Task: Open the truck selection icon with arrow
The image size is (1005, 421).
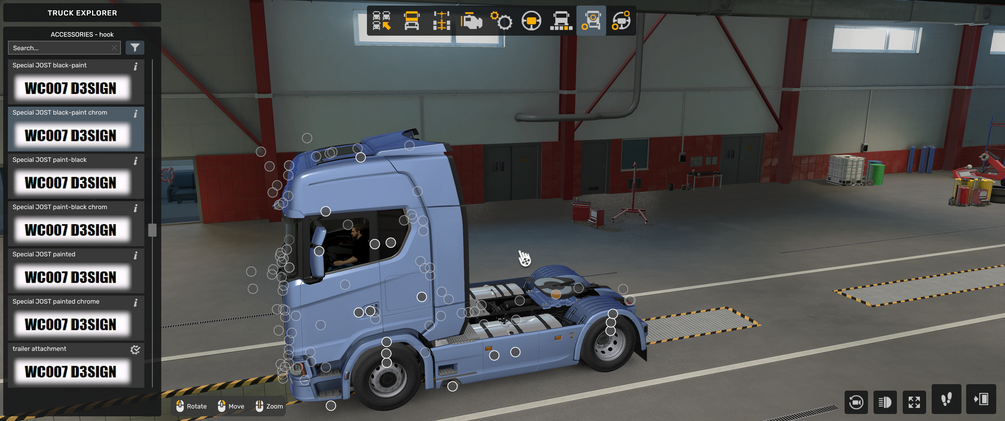Action: coord(381,21)
